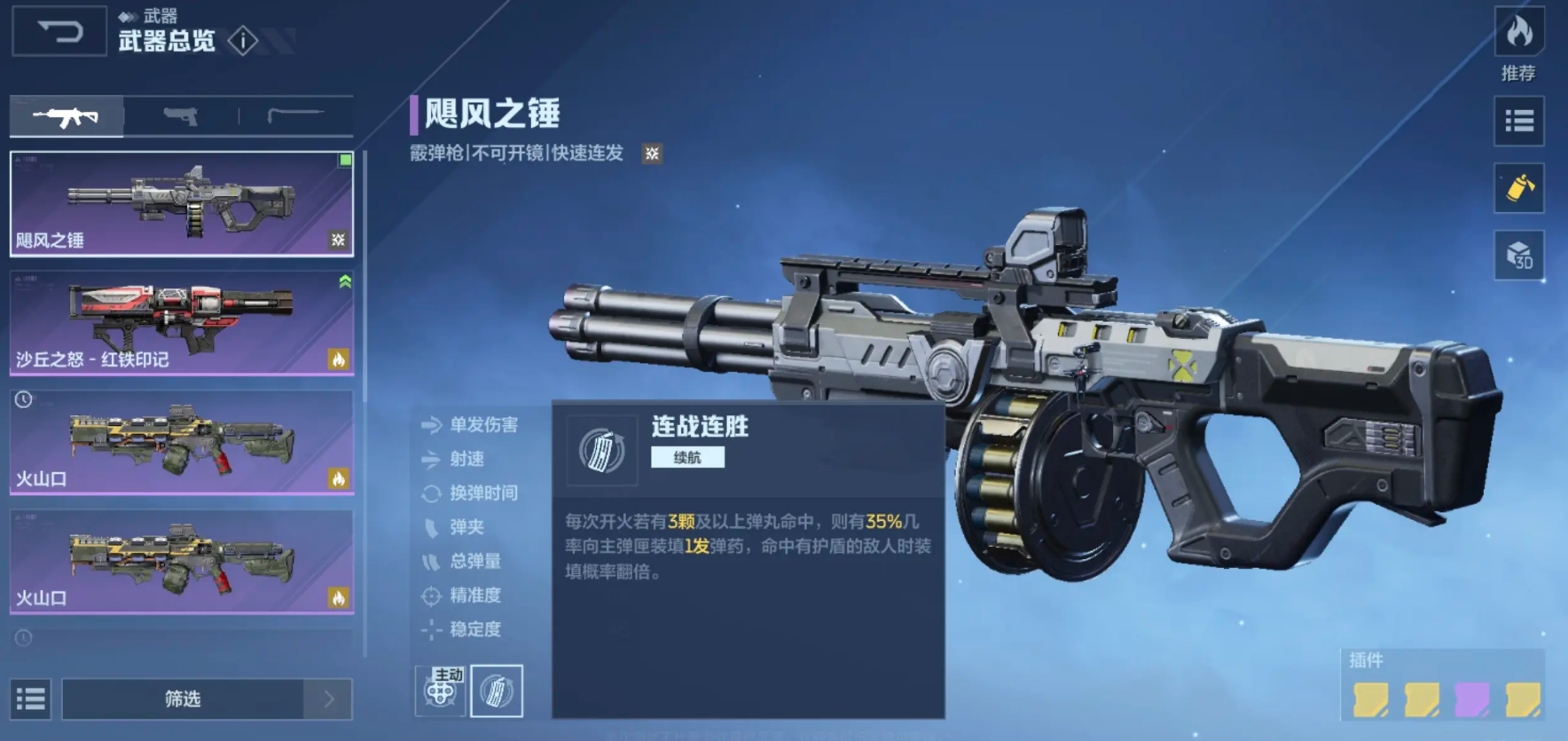Click the shotgun type icon beside 快速连发
Viewport: 1568px width, 741px height.
pos(652,154)
